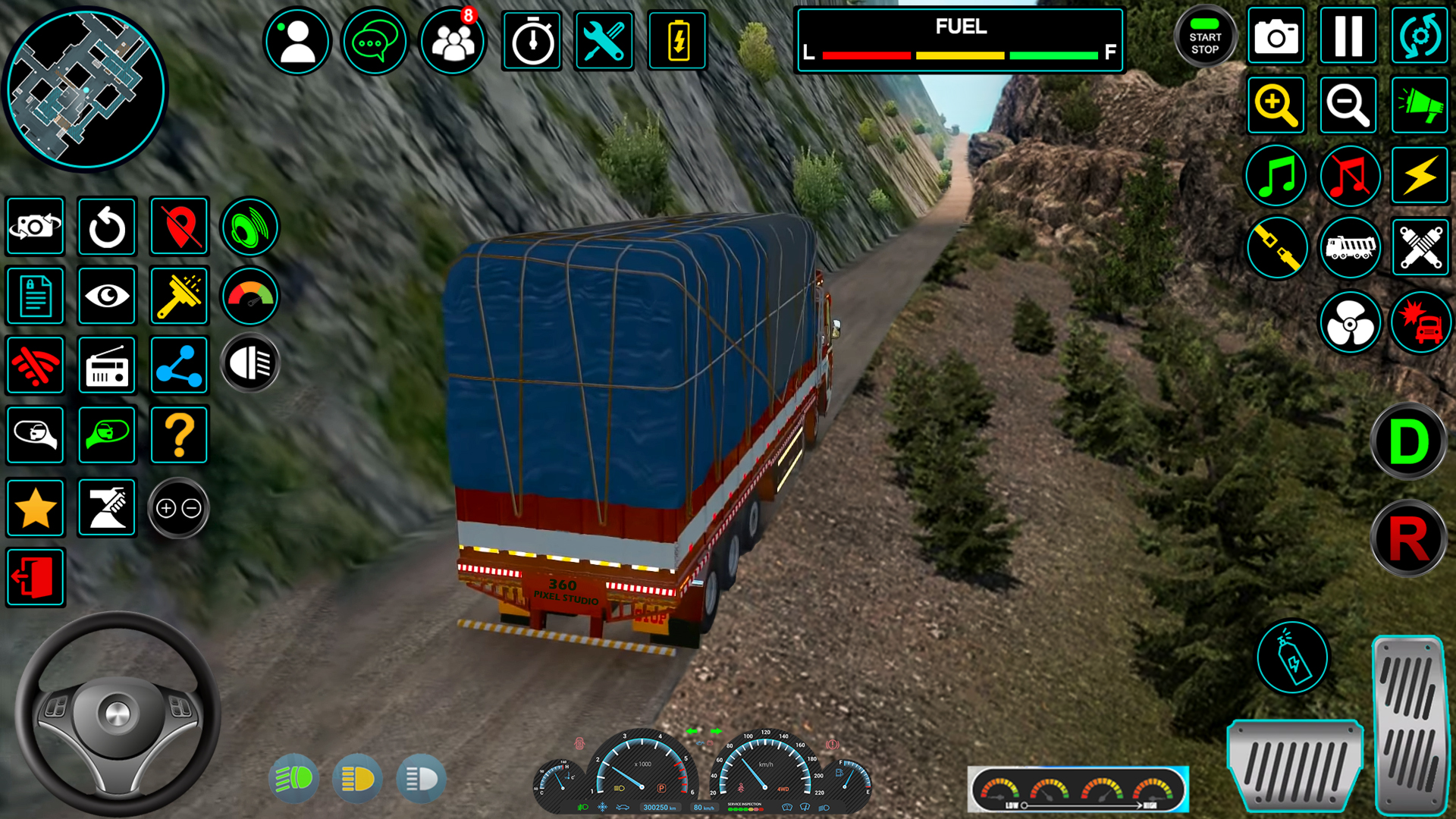Open the wrench and screwdriver repair tools
Screen dimensions: 1456x819
[604, 41]
